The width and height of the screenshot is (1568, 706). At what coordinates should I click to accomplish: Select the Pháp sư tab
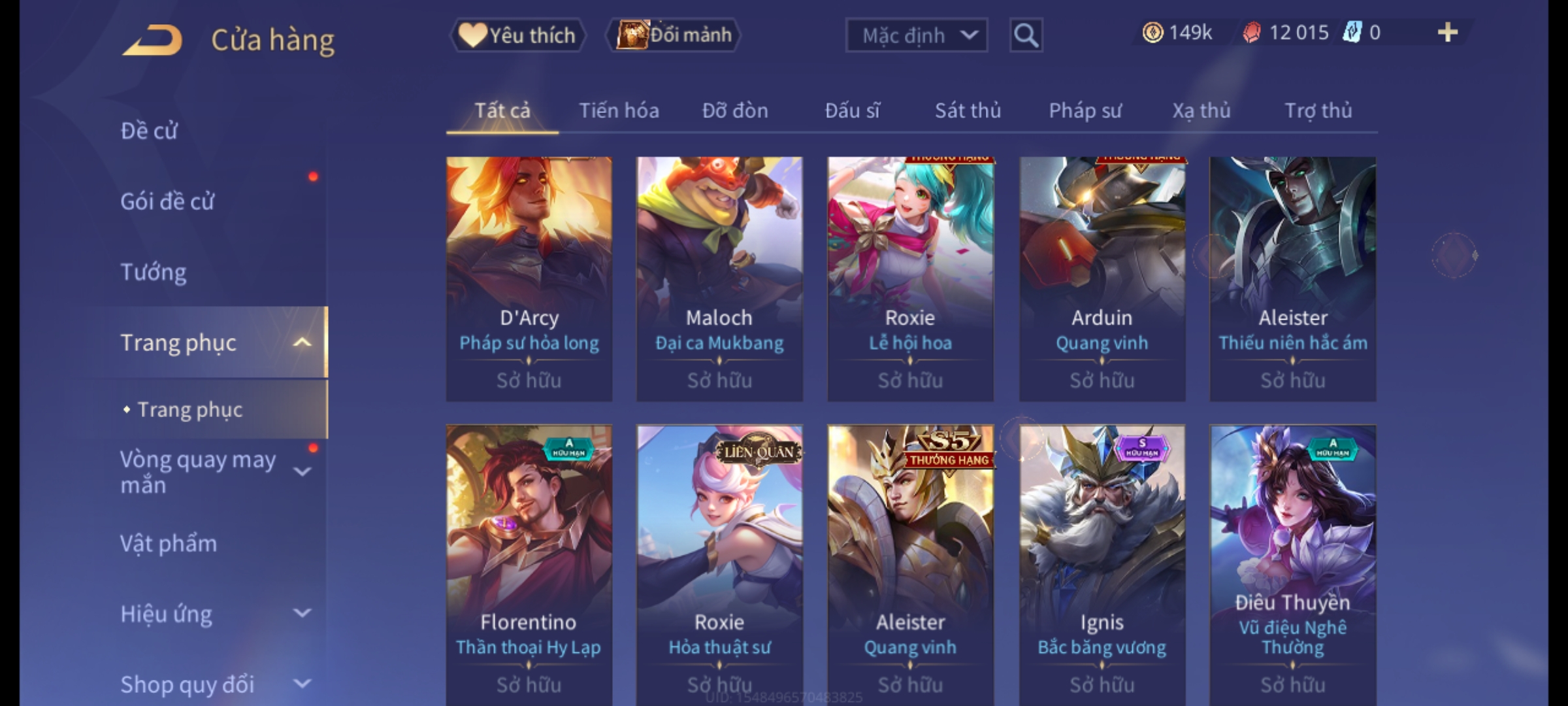click(1085, 110)
